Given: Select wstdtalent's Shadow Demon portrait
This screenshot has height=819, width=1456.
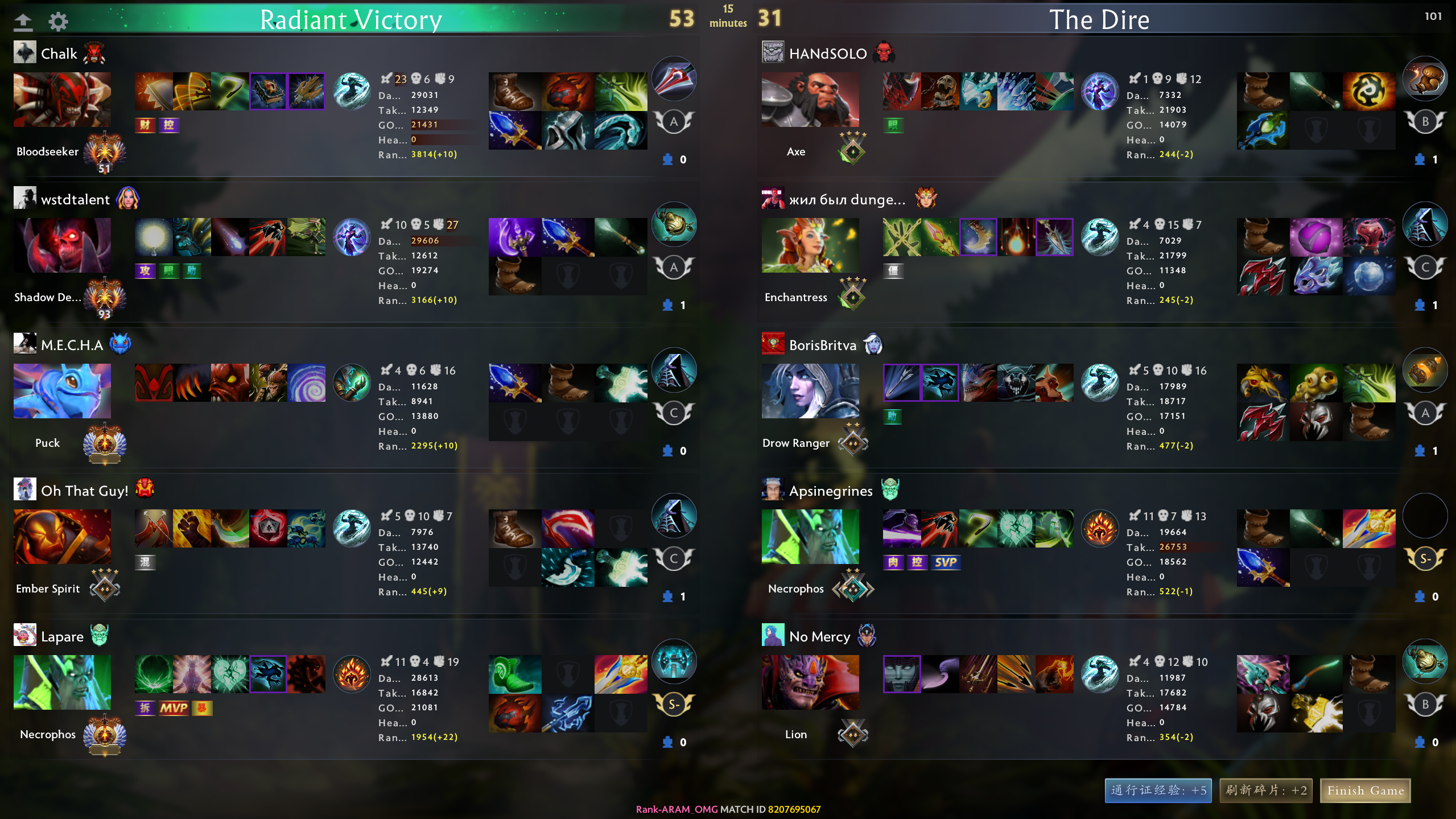Looking at the screenshot, I should pos(62,245).
